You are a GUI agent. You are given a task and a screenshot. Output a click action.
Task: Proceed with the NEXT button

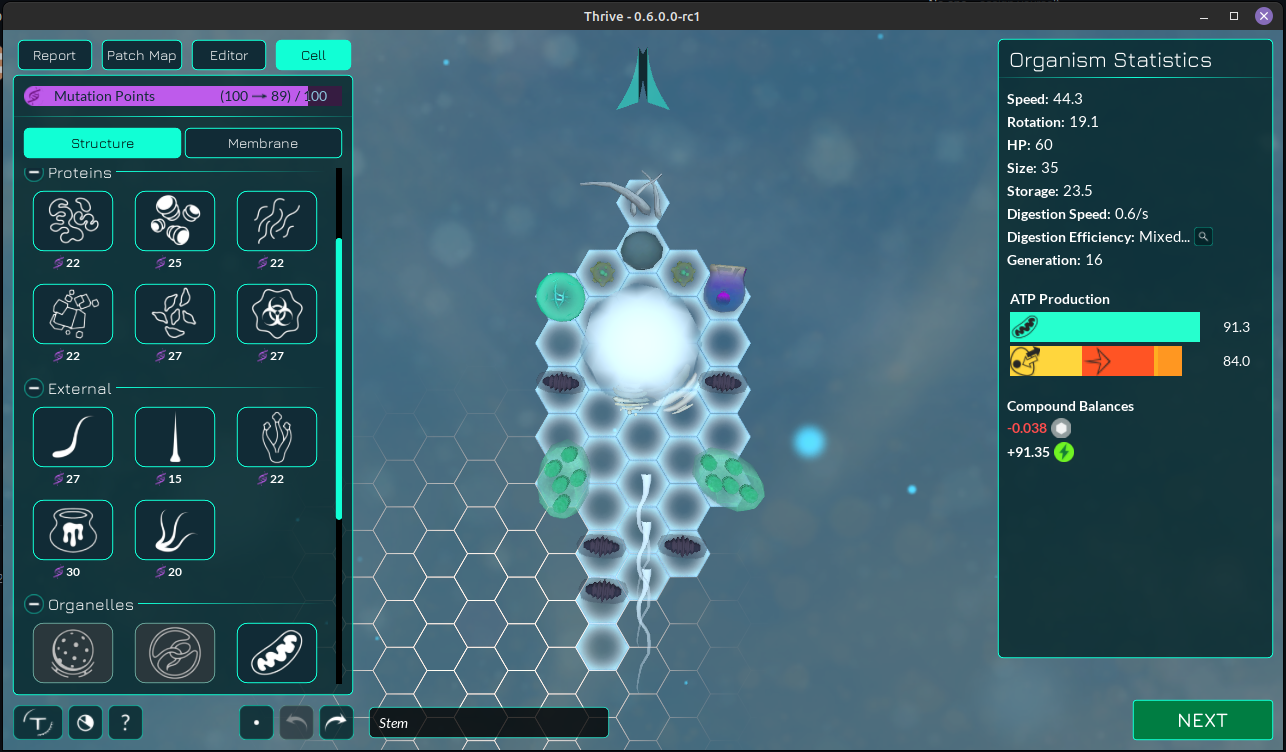pos(1202,721)
